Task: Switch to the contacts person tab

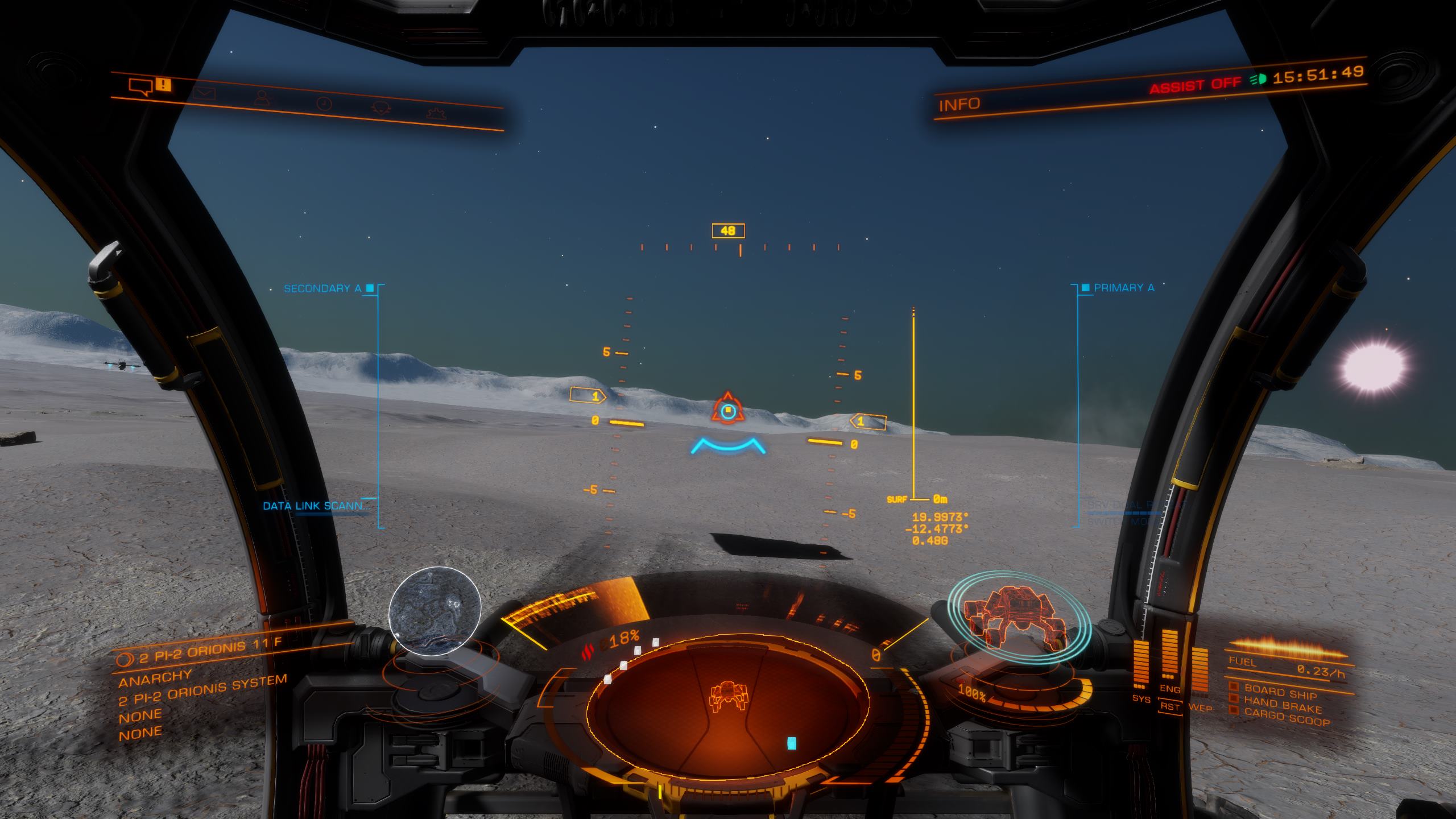Action: [x=262, y=98]
